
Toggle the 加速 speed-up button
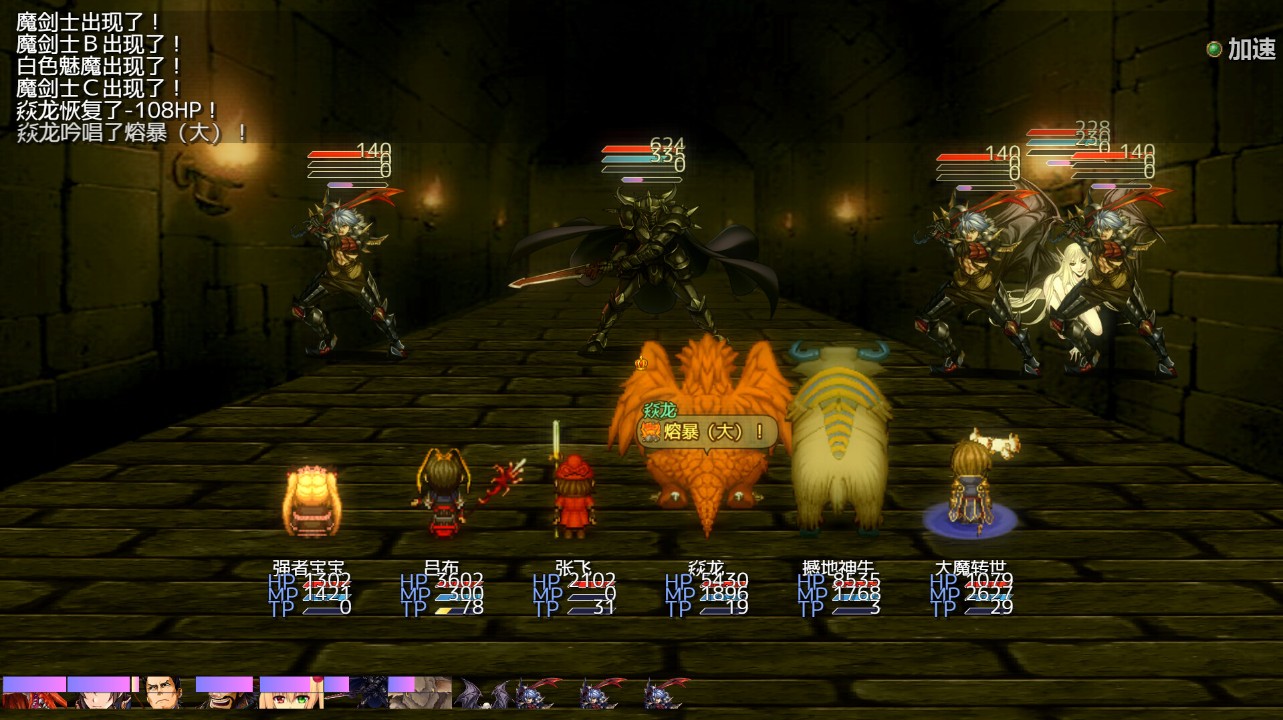[1240, 49]
